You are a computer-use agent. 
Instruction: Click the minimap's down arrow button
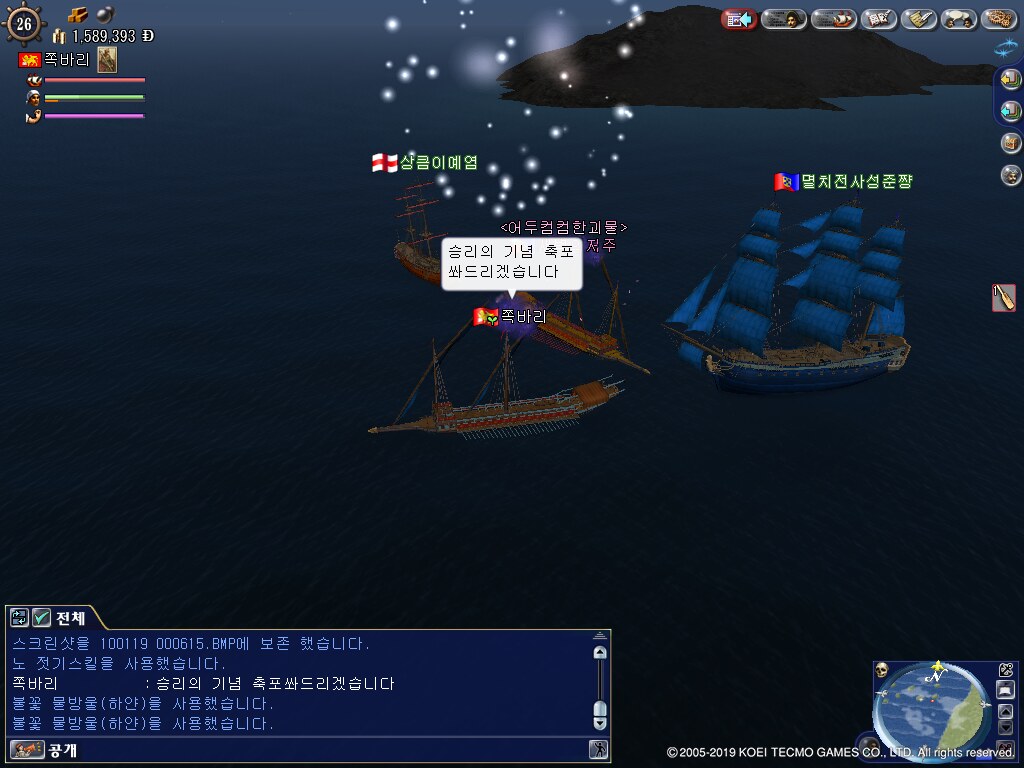click(x=1006, y=726)
